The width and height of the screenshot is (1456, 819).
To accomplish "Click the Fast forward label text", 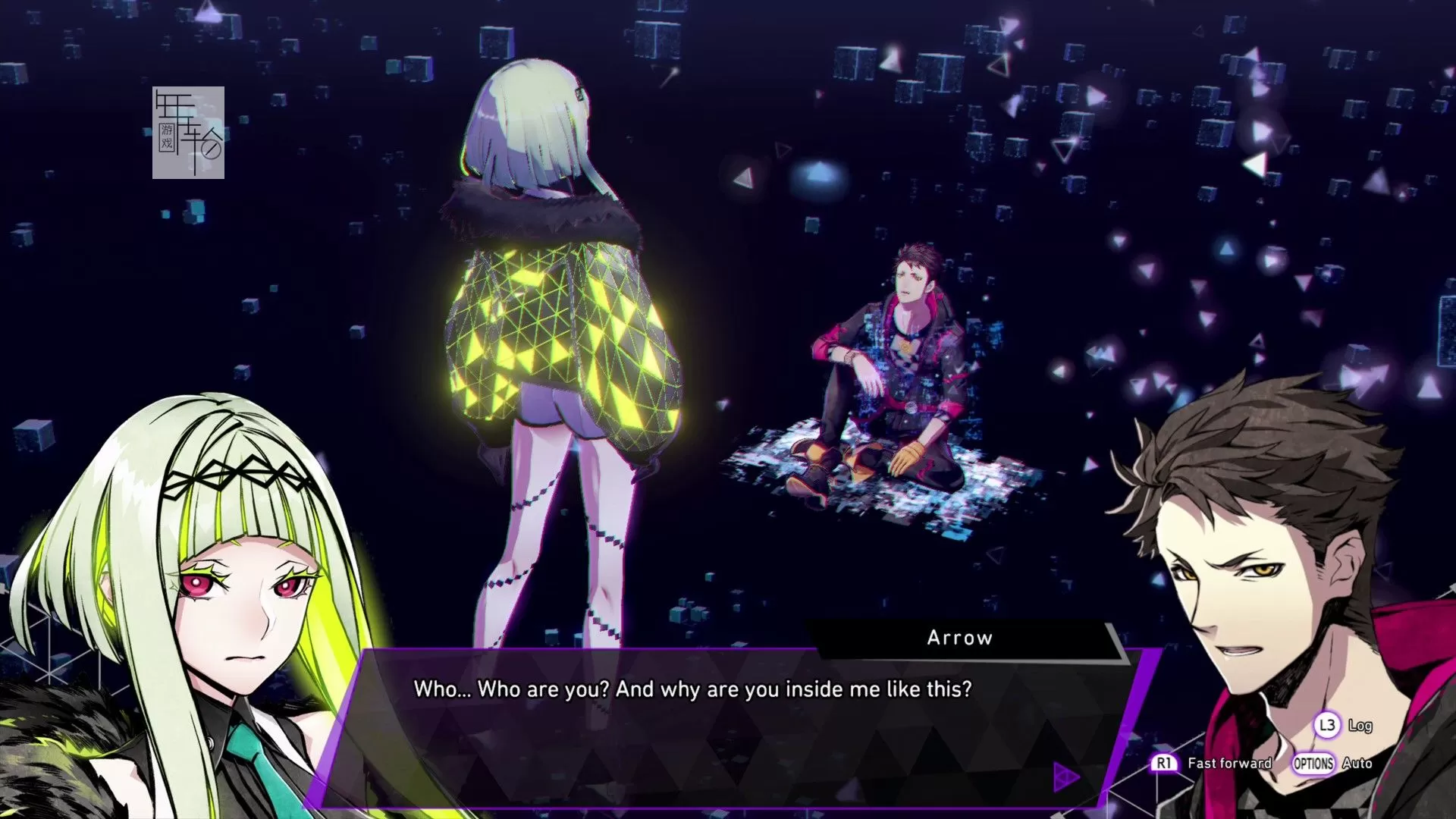I will (1230, 764).
